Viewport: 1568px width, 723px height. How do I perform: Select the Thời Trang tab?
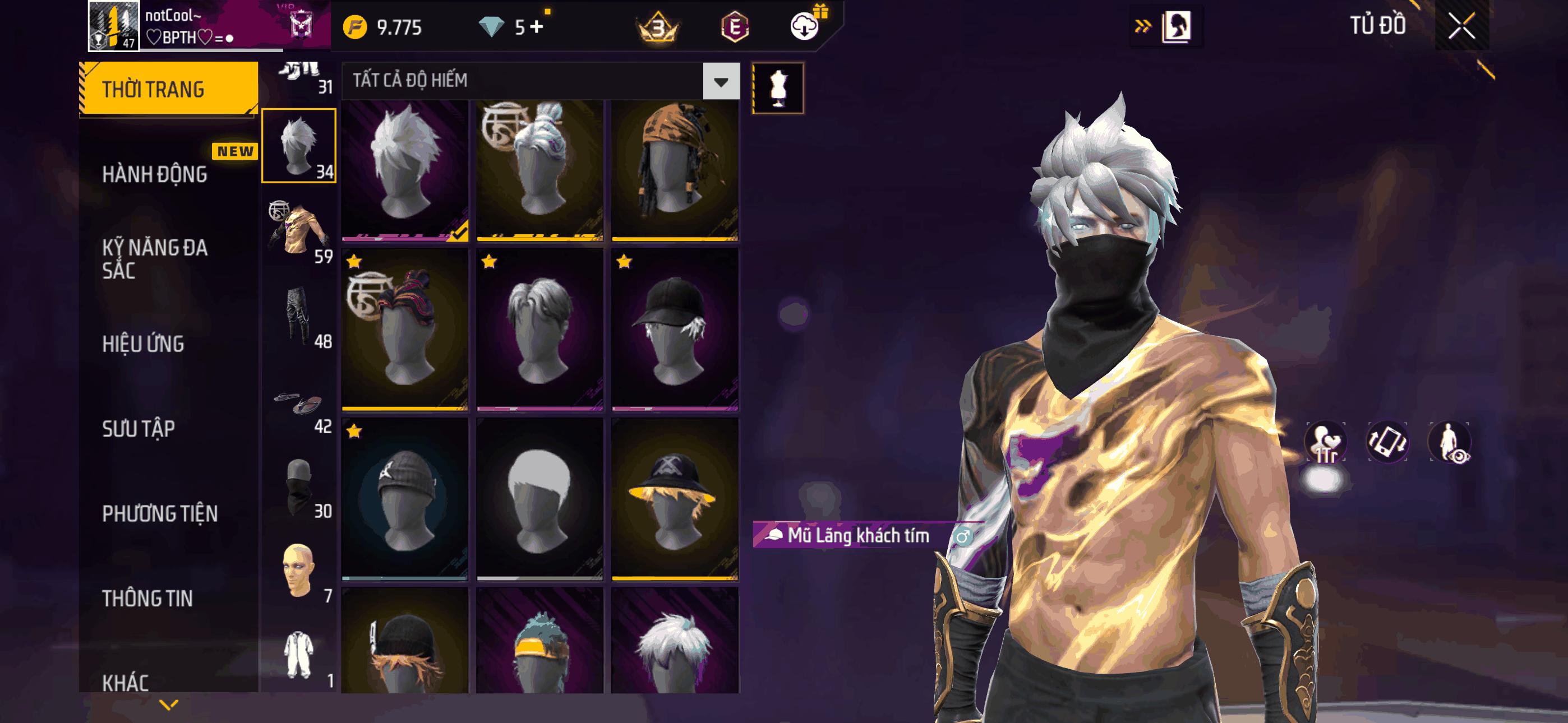pos(169,89)
